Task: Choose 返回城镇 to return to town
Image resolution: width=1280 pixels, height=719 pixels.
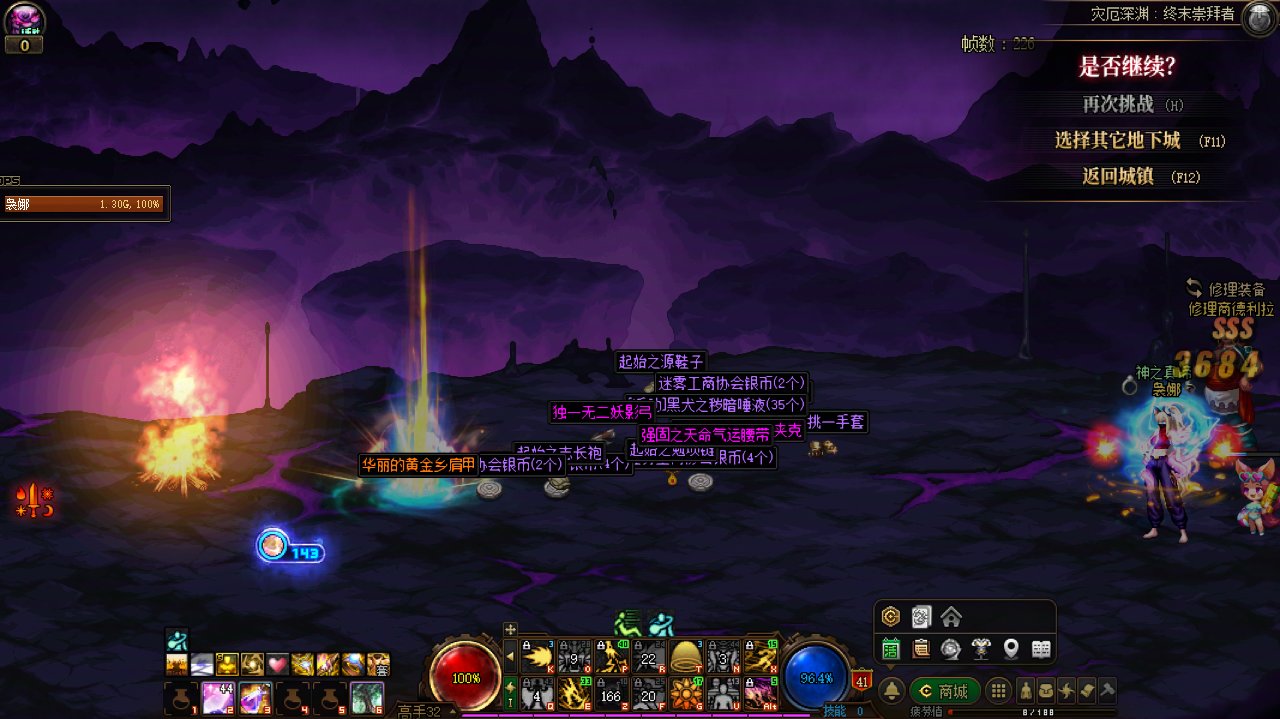Action: 1118,177
